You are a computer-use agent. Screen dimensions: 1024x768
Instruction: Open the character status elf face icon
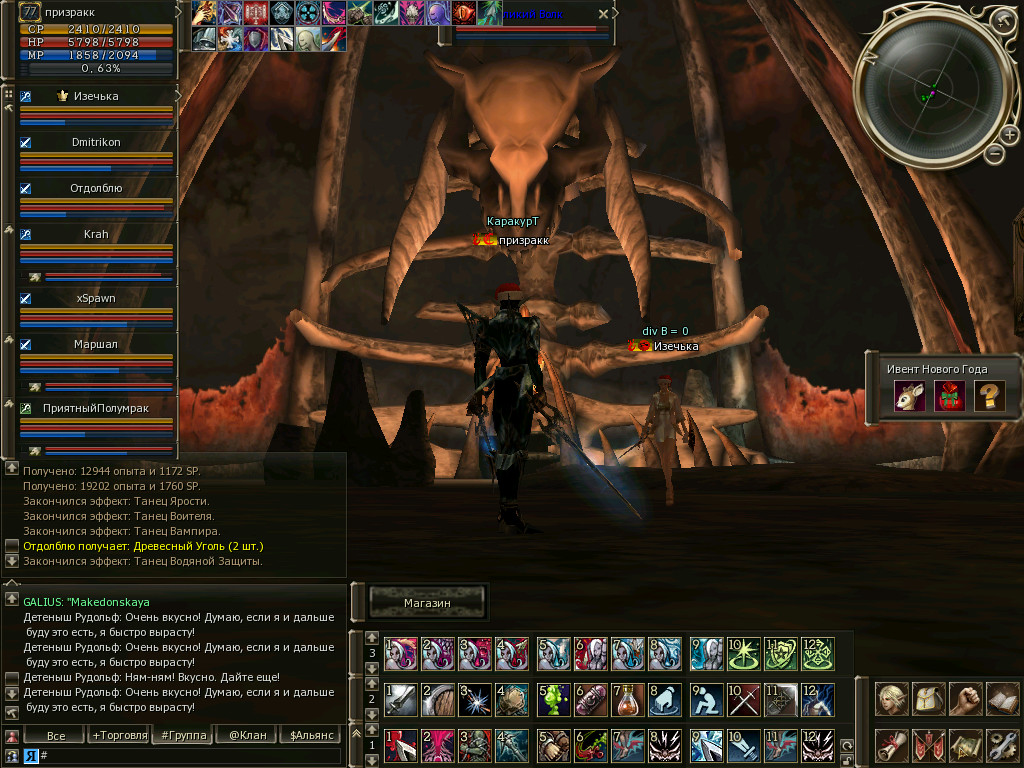pyautogui.click(x=891, y=699)
